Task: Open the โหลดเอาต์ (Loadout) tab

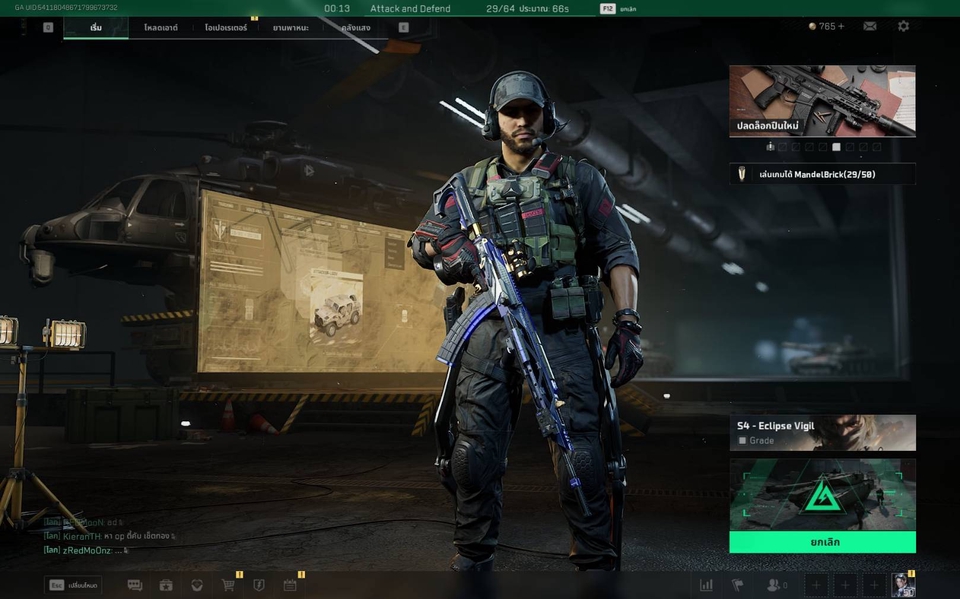Action: click(x=160, y=28)
